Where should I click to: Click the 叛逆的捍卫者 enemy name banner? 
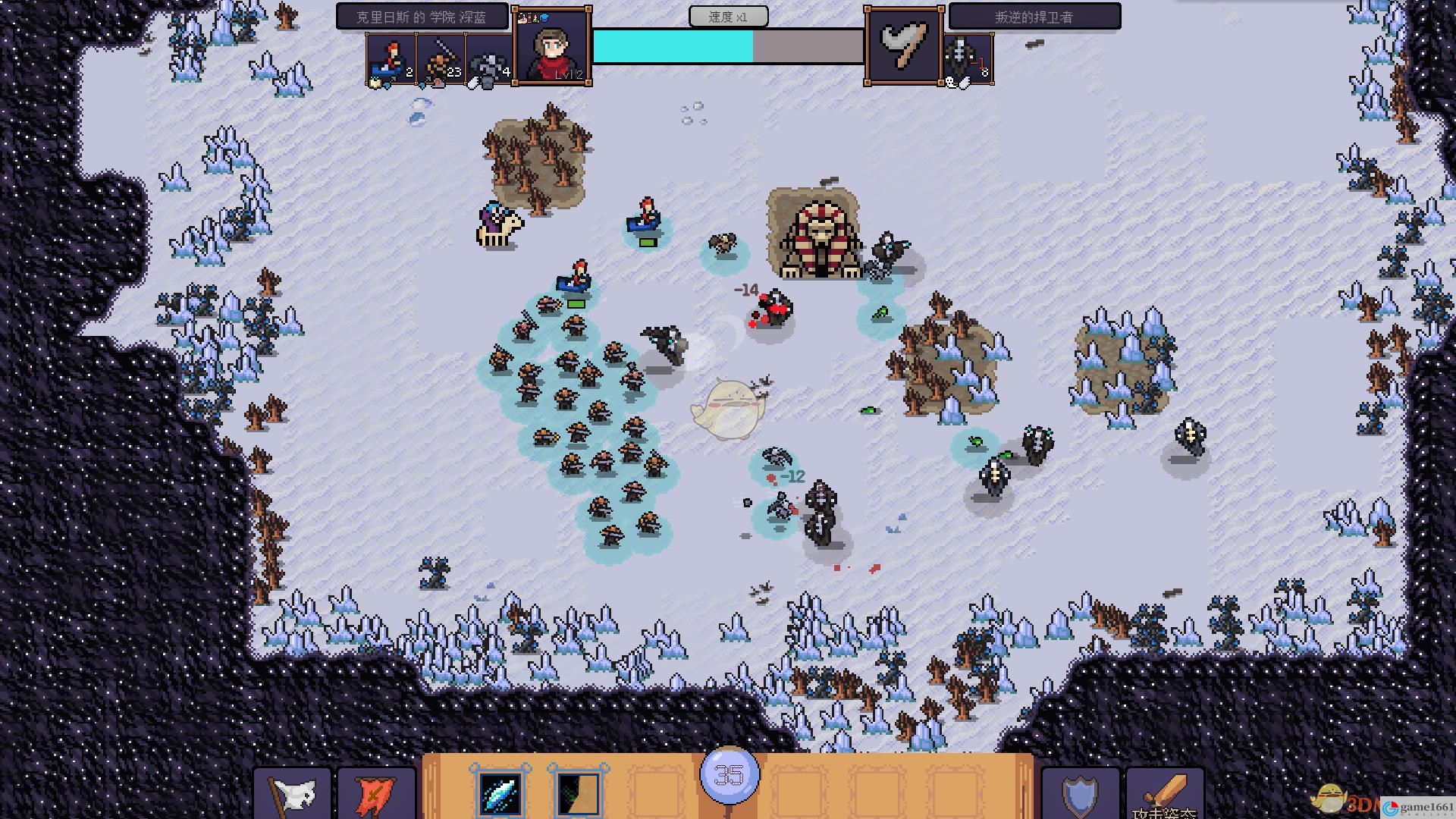(1034, 17)
